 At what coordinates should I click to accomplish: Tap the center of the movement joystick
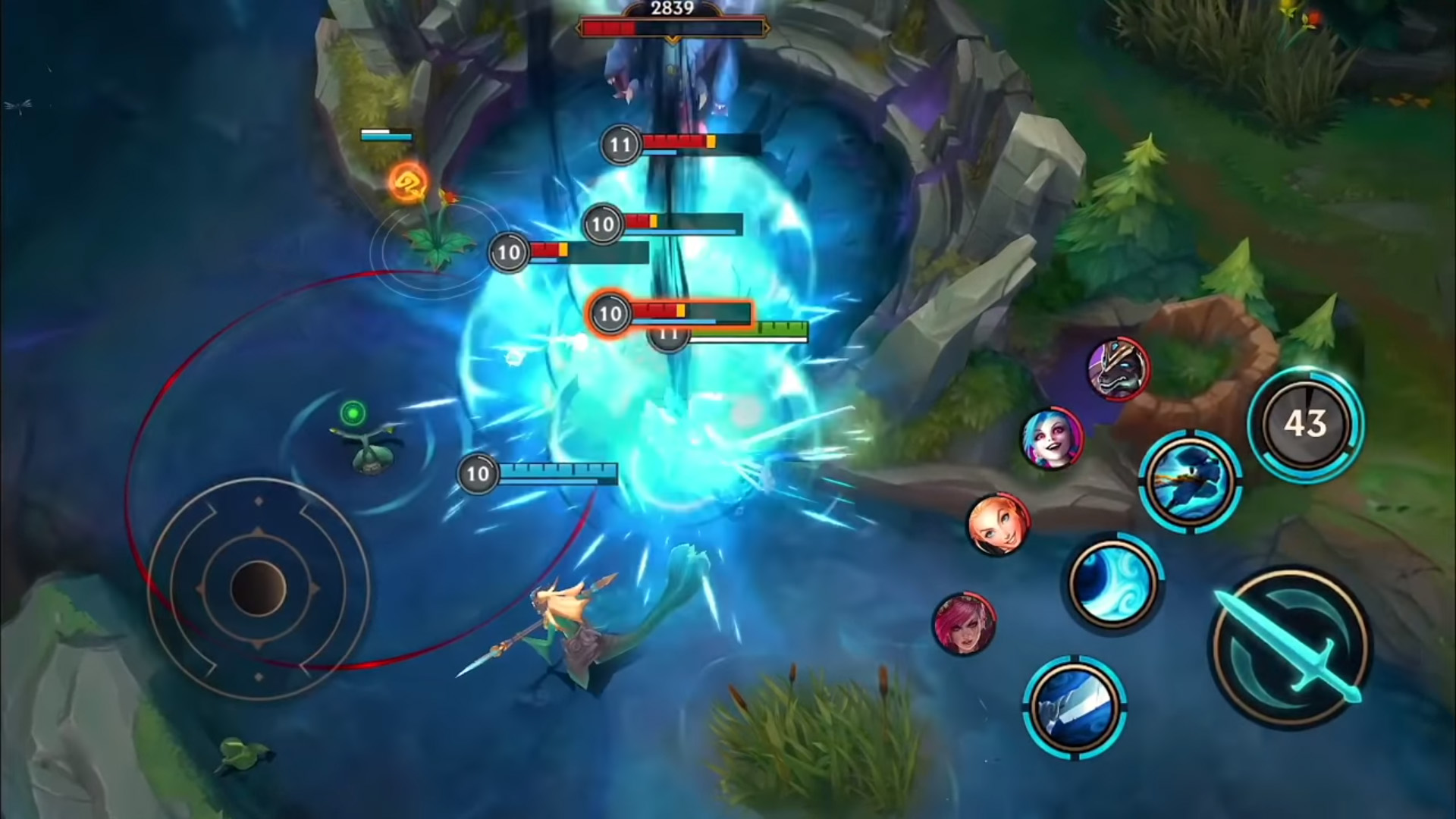[x=258, y=588]
